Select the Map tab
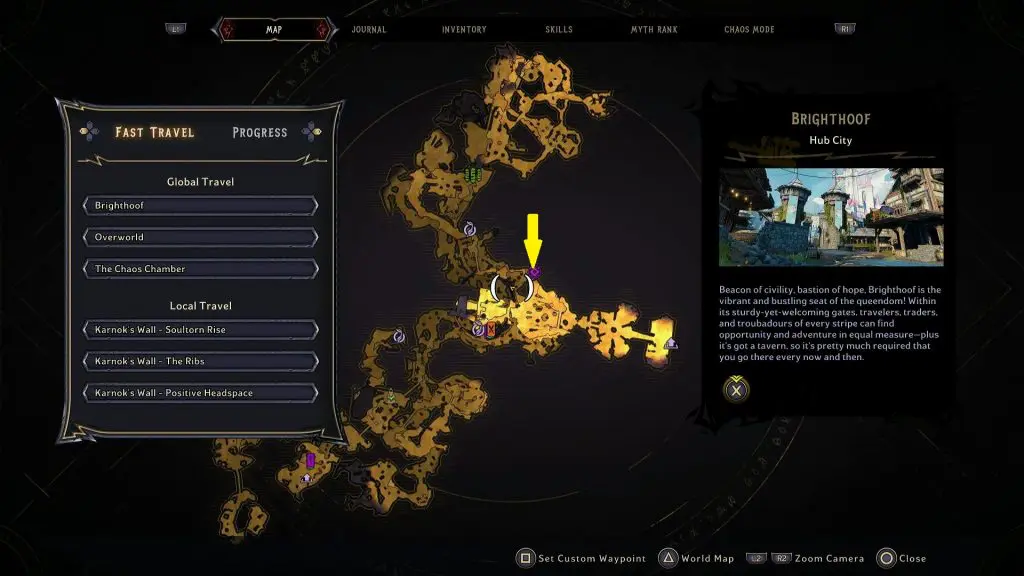Viewport: 1024px width, 576px height. (x=273, y=30)
